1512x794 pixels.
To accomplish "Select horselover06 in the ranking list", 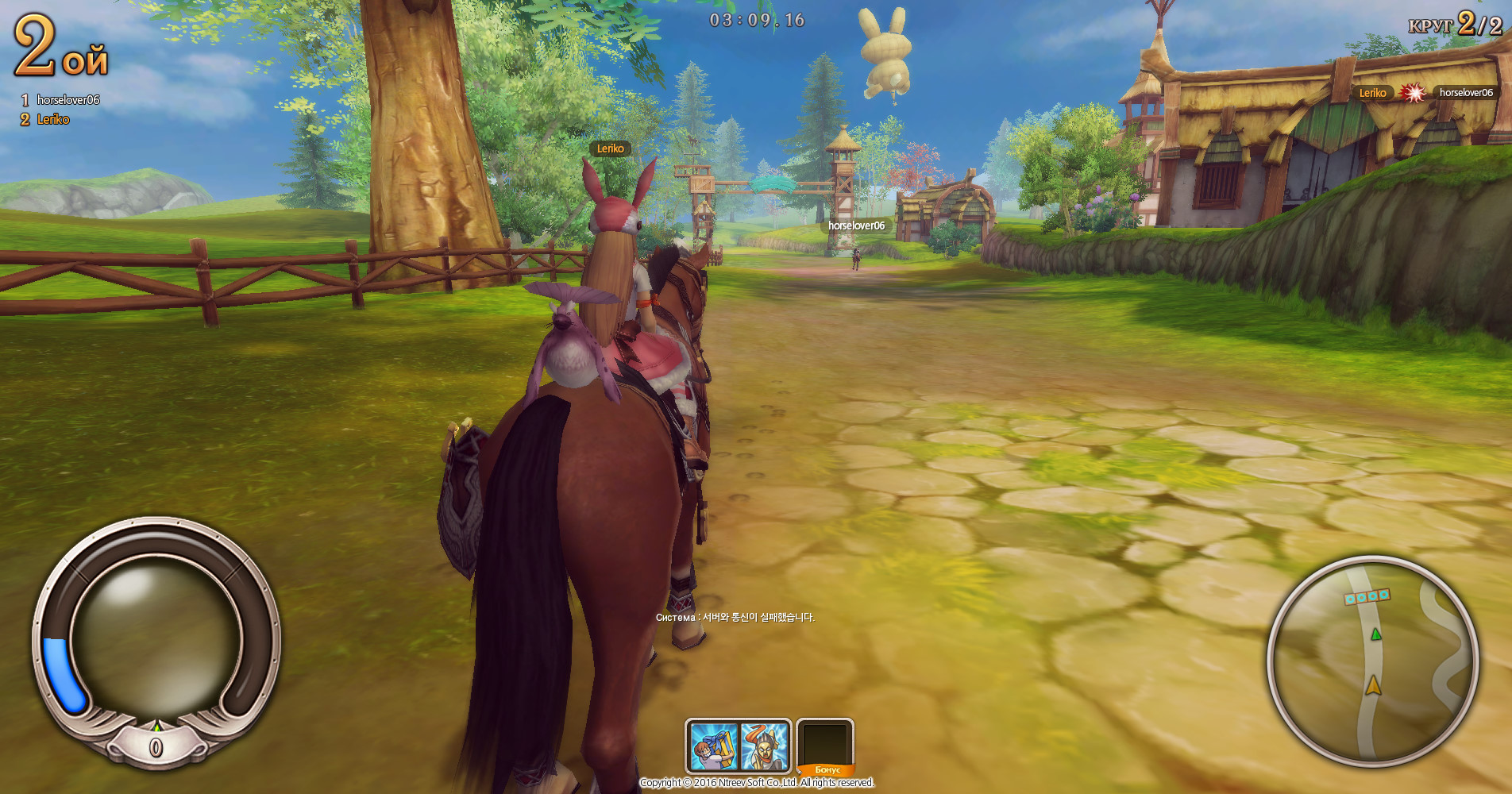I will click(67, 100).
